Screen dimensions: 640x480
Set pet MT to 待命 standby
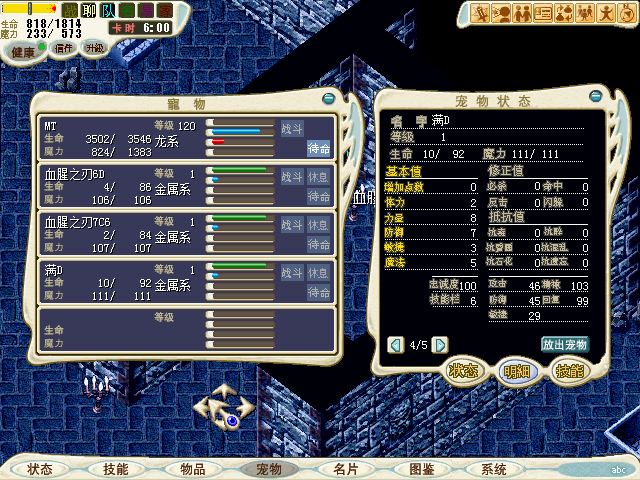click(318, 148)
